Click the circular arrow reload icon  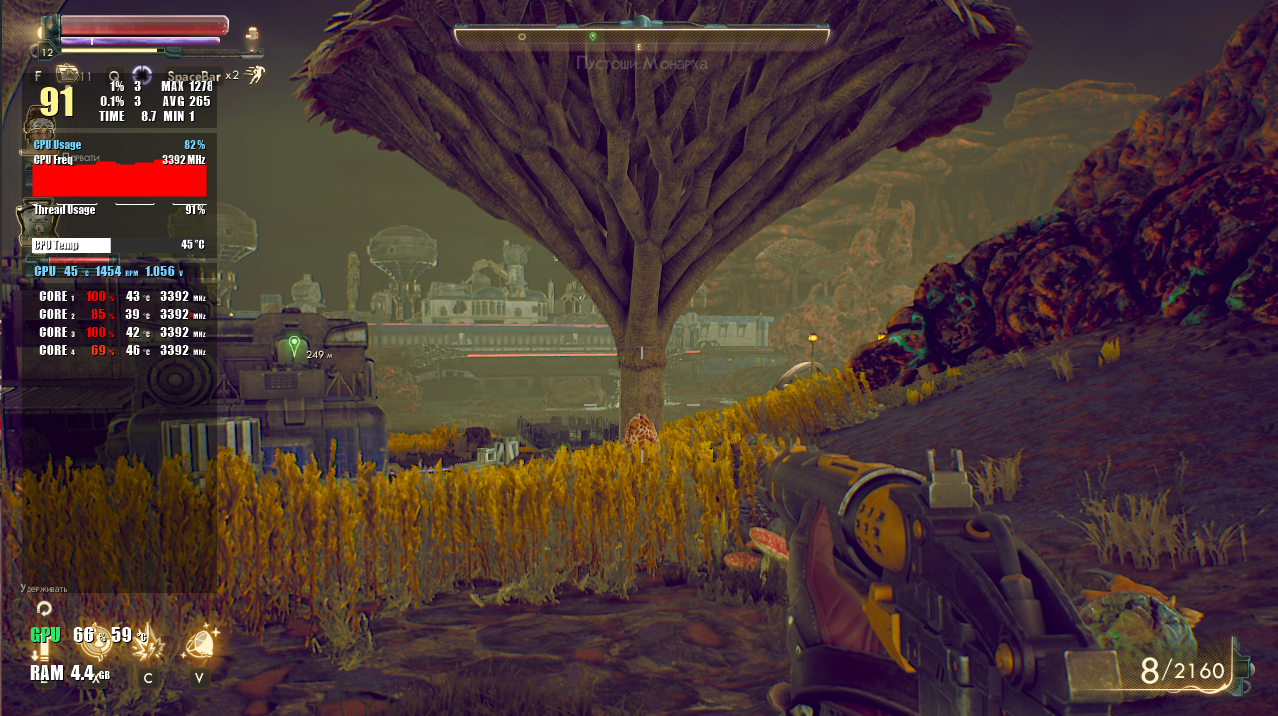point(43,608)
